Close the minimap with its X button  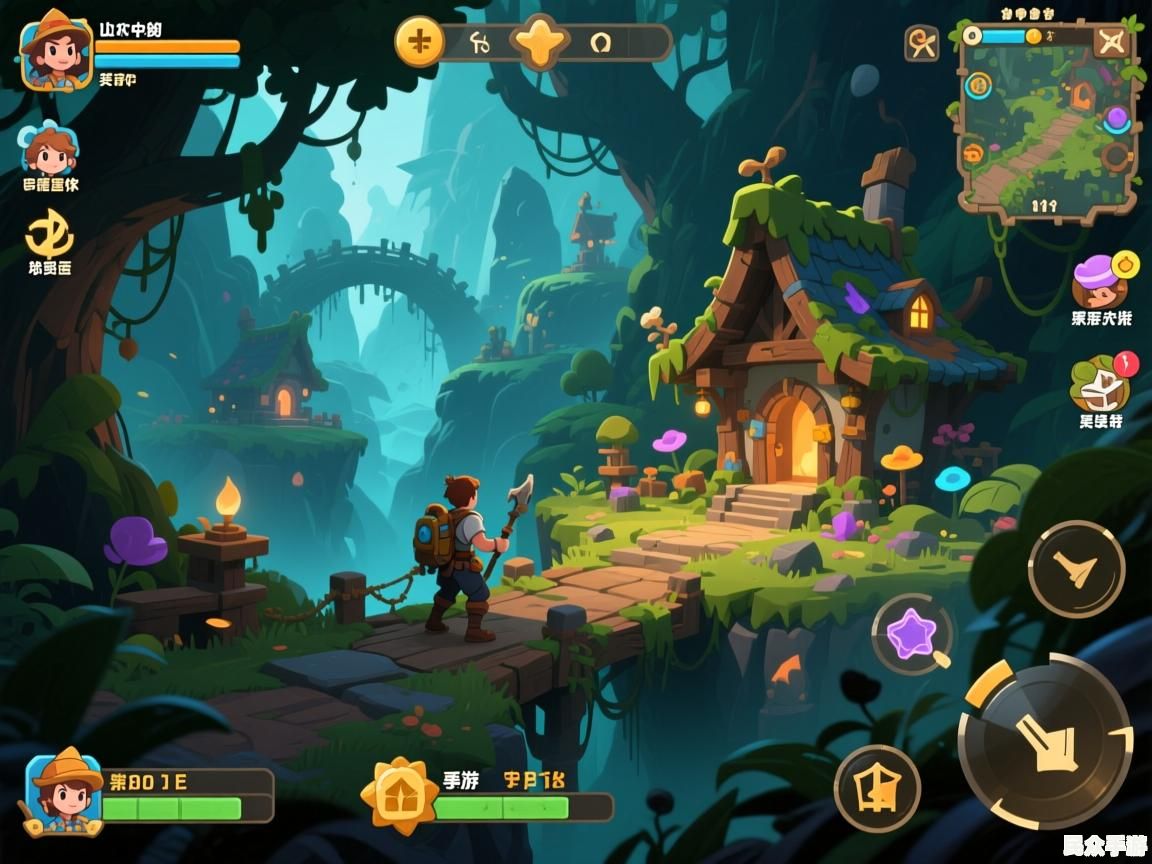tap(1110, 41)
